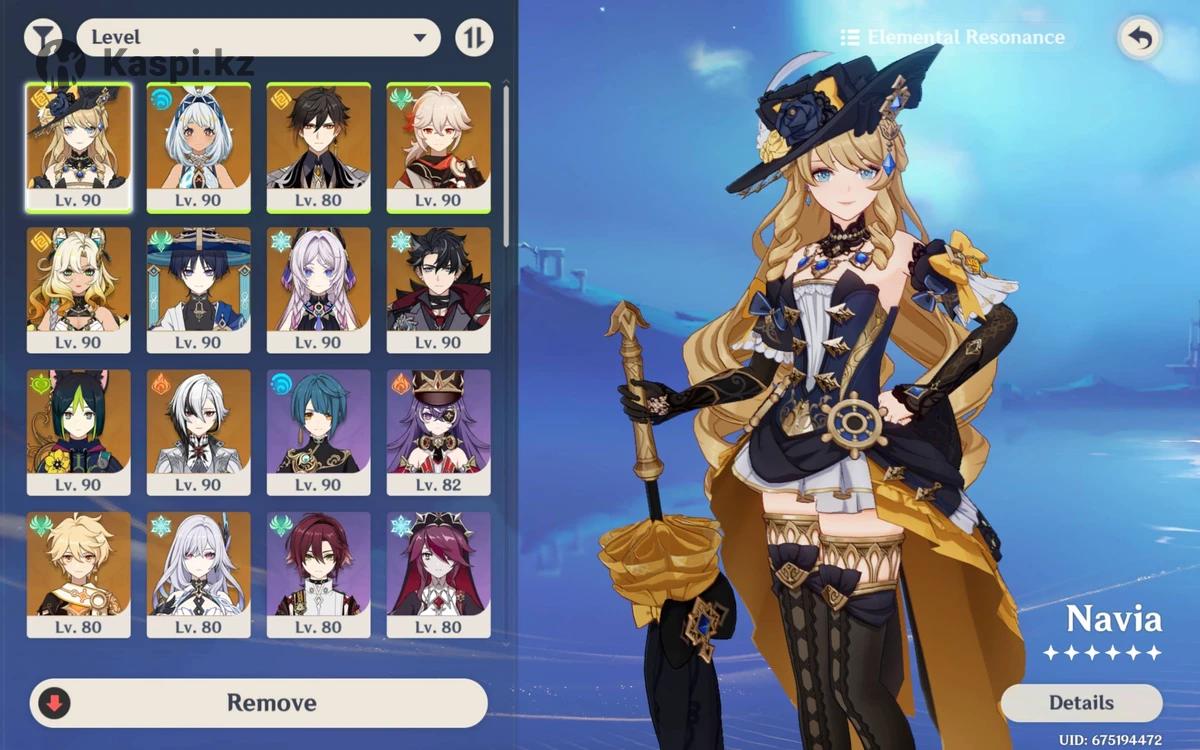Toggle the sort order arrows button

pyautogui.click(x=474, y=39)
